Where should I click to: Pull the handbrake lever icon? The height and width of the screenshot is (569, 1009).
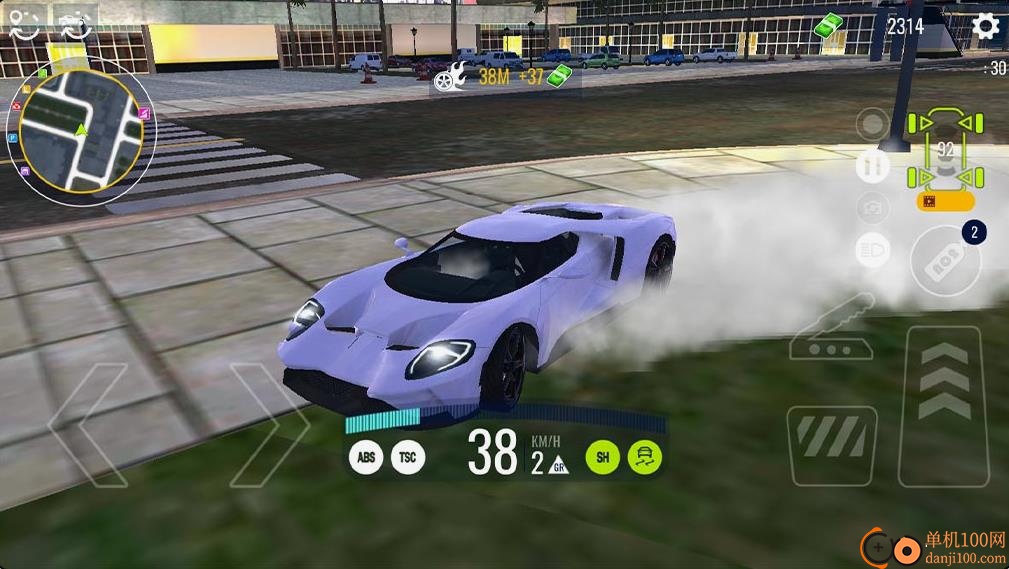coord(831,330)
